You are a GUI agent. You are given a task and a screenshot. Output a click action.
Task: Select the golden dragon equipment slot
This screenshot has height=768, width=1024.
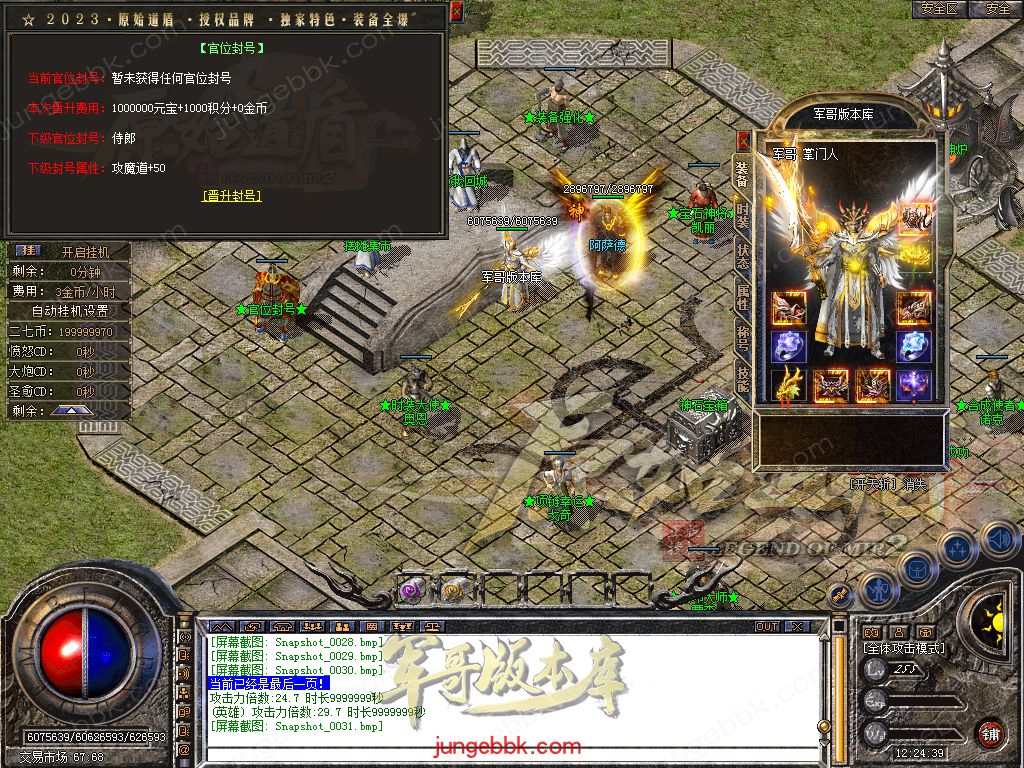(789, 385)
